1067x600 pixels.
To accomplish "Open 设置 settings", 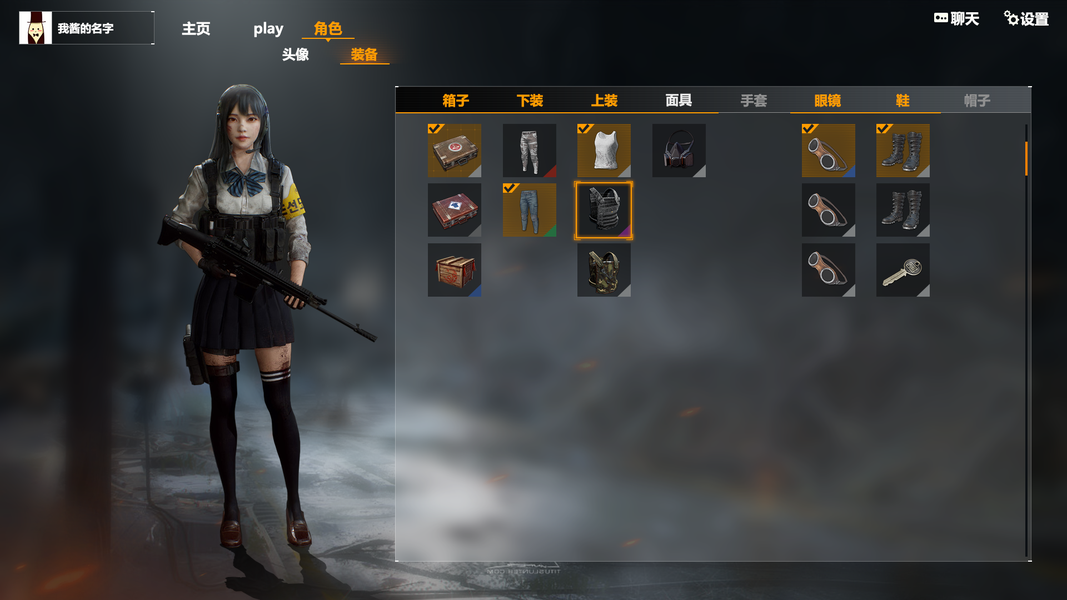I will click(x=1027, y=19).
